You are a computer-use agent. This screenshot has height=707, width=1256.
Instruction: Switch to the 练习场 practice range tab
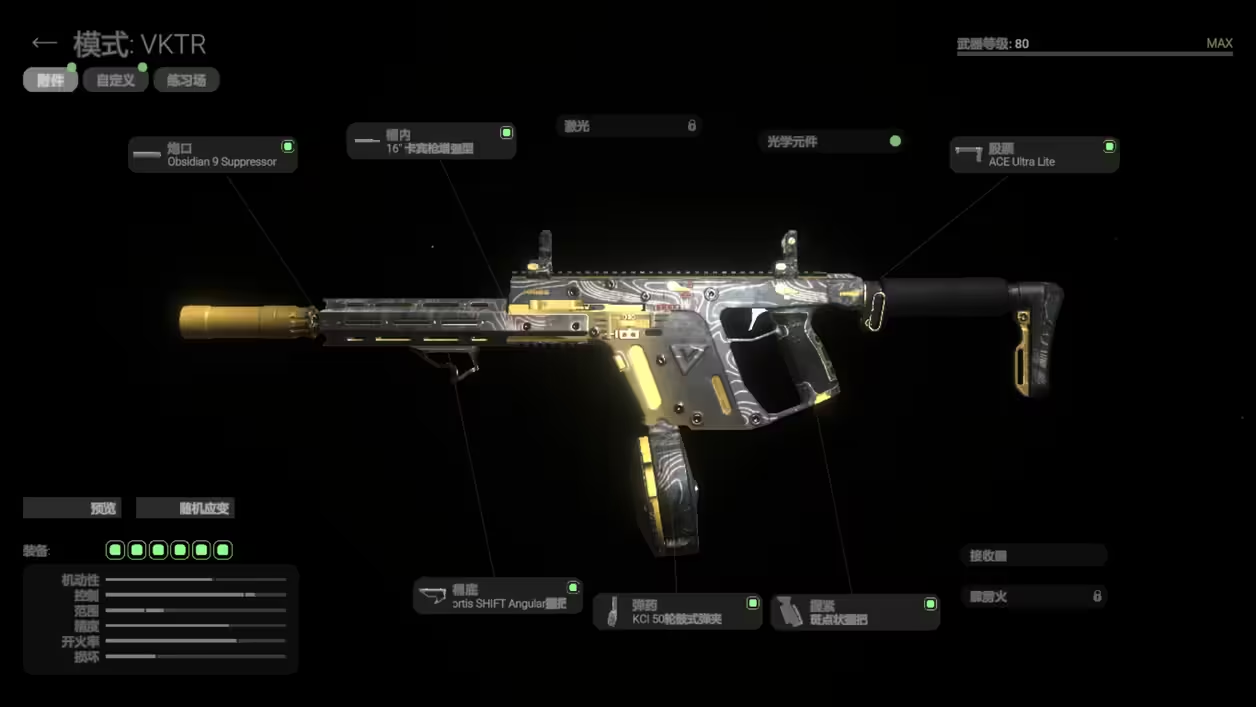tap(186, 80)
